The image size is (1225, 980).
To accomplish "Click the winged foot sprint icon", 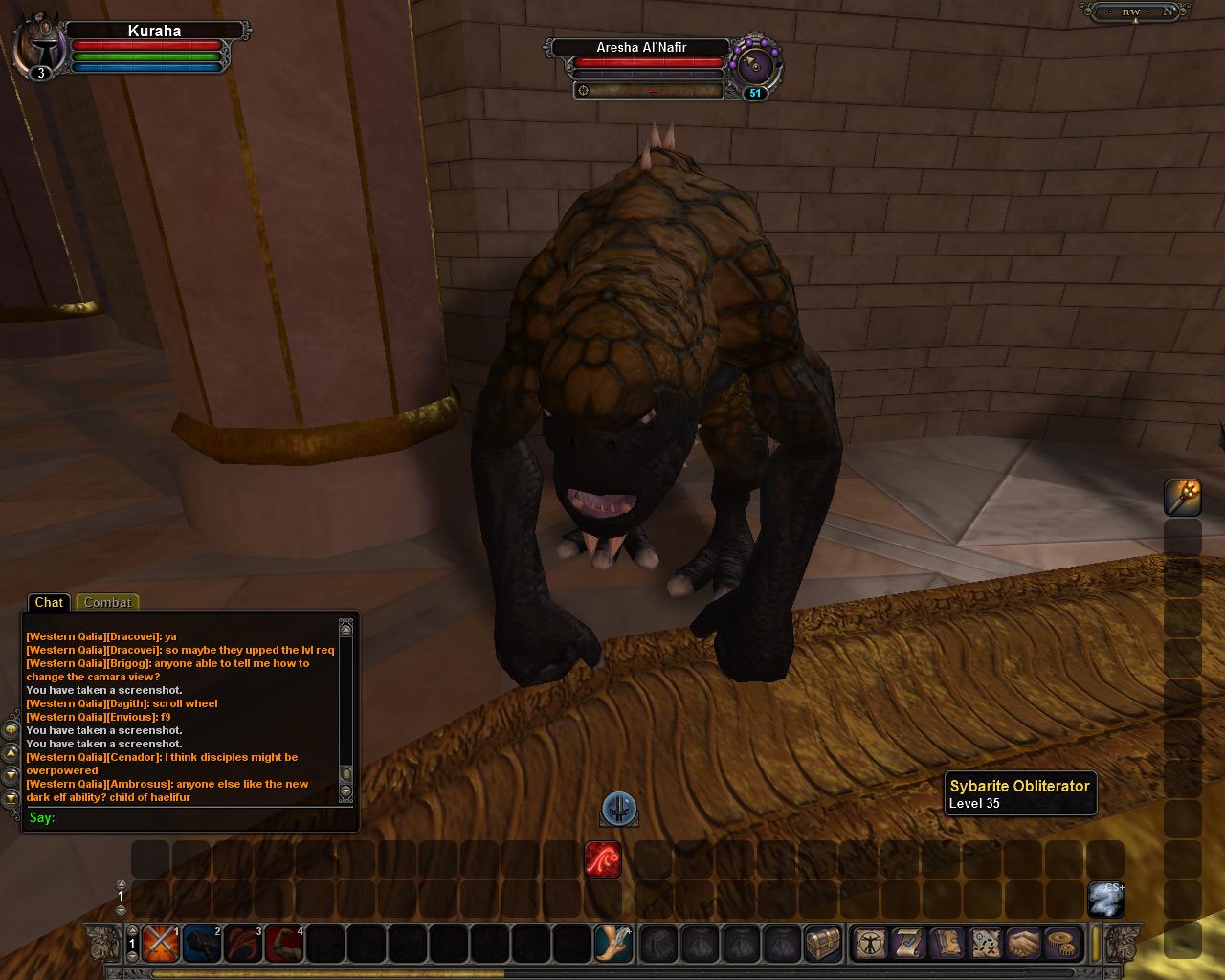I will tap(612, 944).
